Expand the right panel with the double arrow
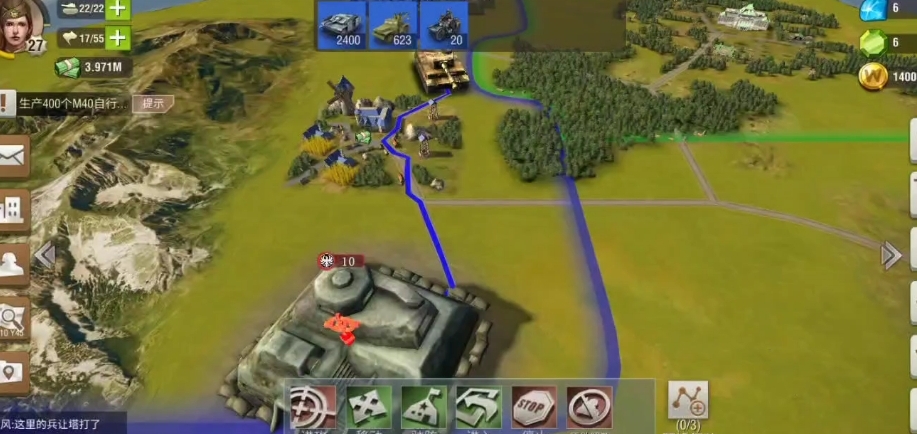The height and width of the screenshot is (434, 917). coord(891,256)
